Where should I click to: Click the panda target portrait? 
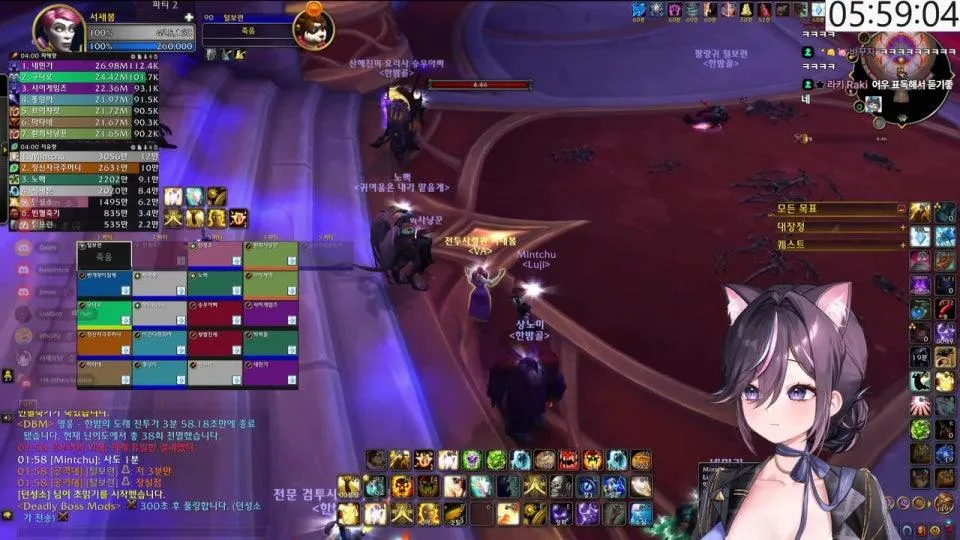(x=312, y=28)
